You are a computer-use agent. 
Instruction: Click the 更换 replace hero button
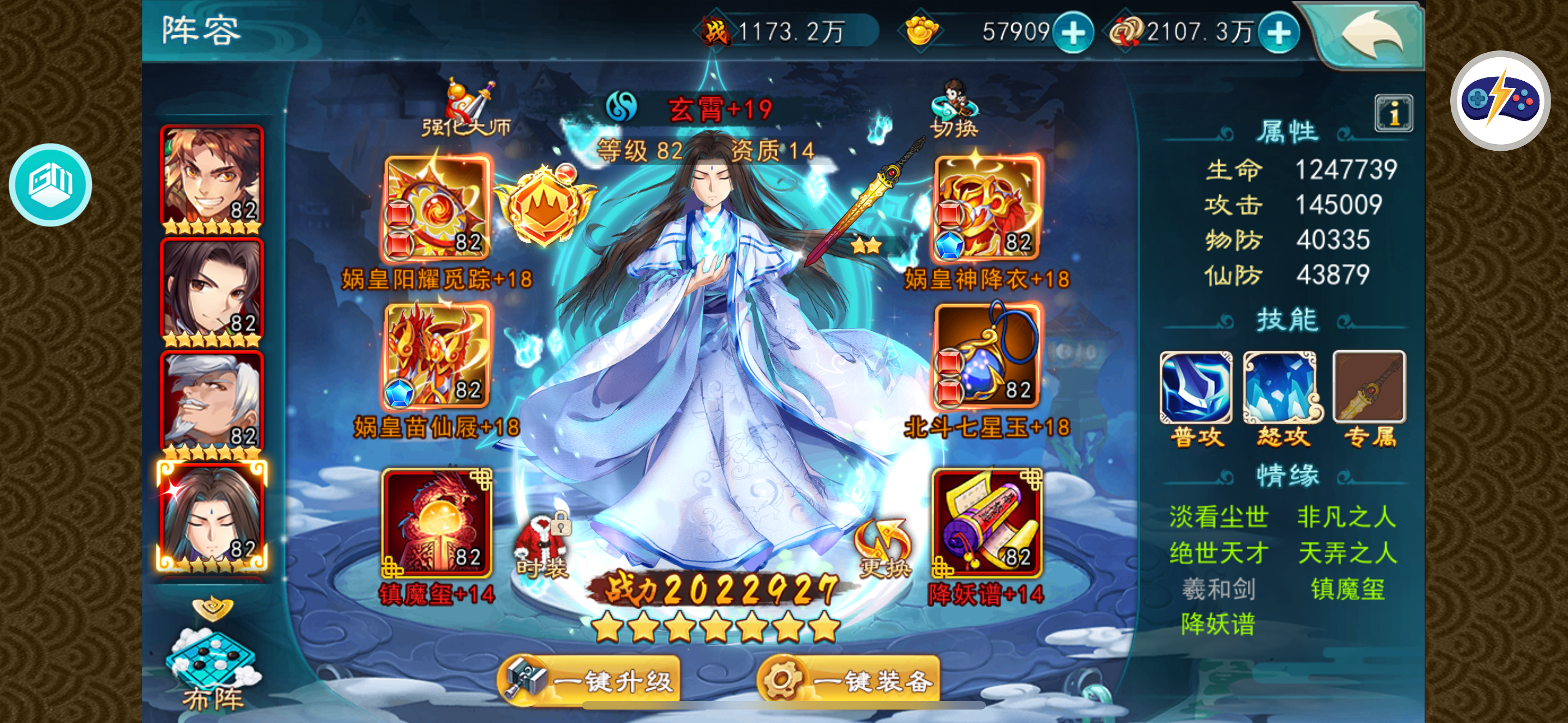coord(884,548)
